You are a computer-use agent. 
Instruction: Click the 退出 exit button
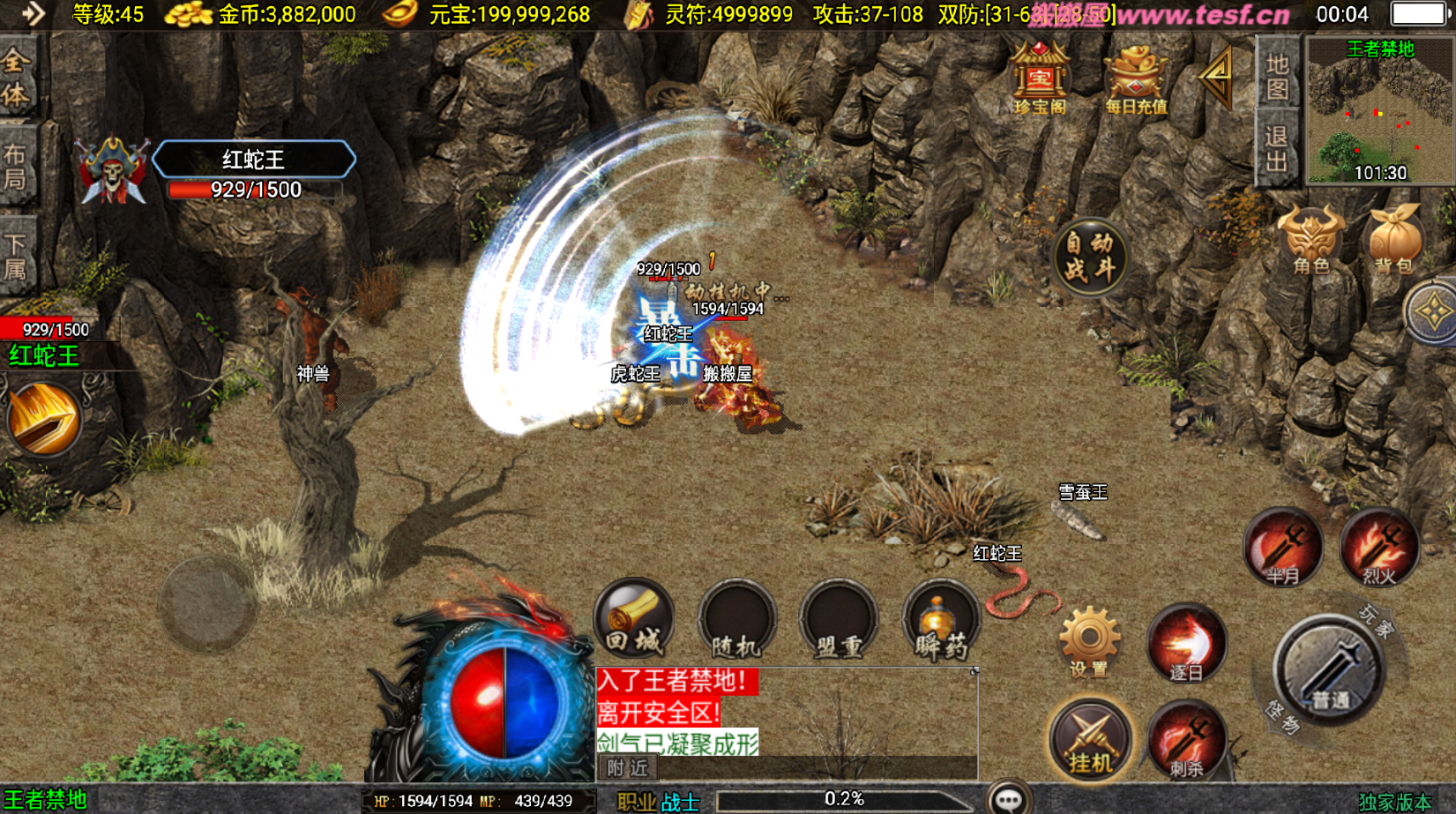click(1277, 149)
